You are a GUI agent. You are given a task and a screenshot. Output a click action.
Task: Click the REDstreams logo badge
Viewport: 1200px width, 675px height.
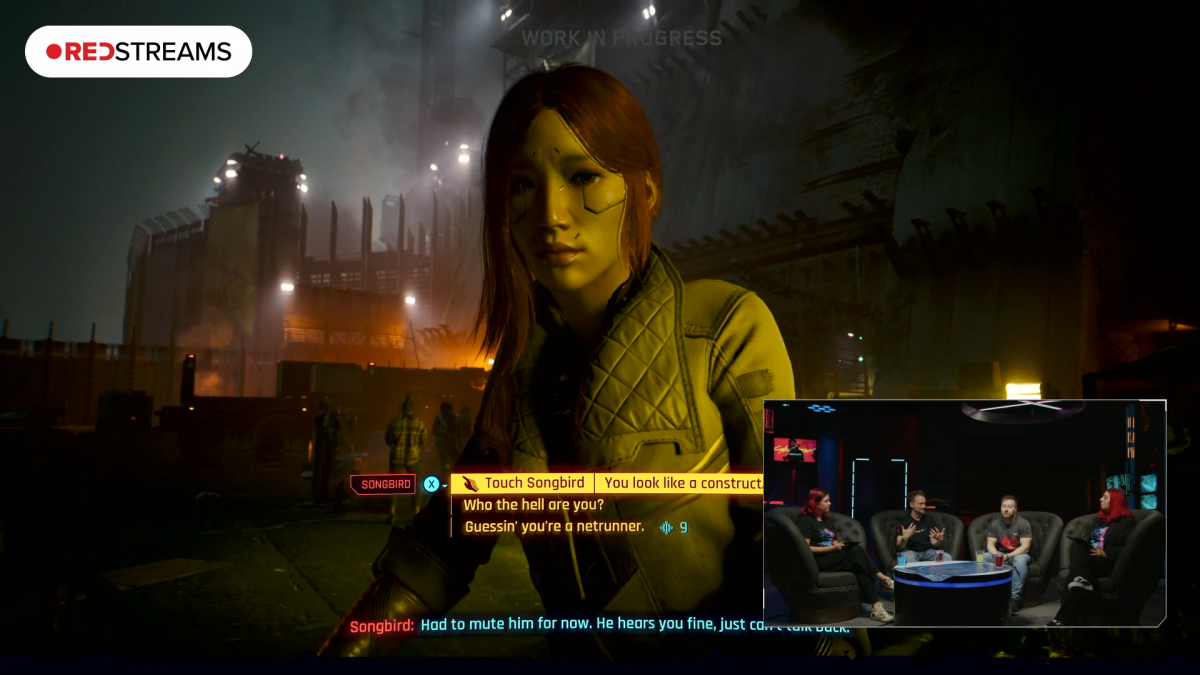click(x=138, y=52)
